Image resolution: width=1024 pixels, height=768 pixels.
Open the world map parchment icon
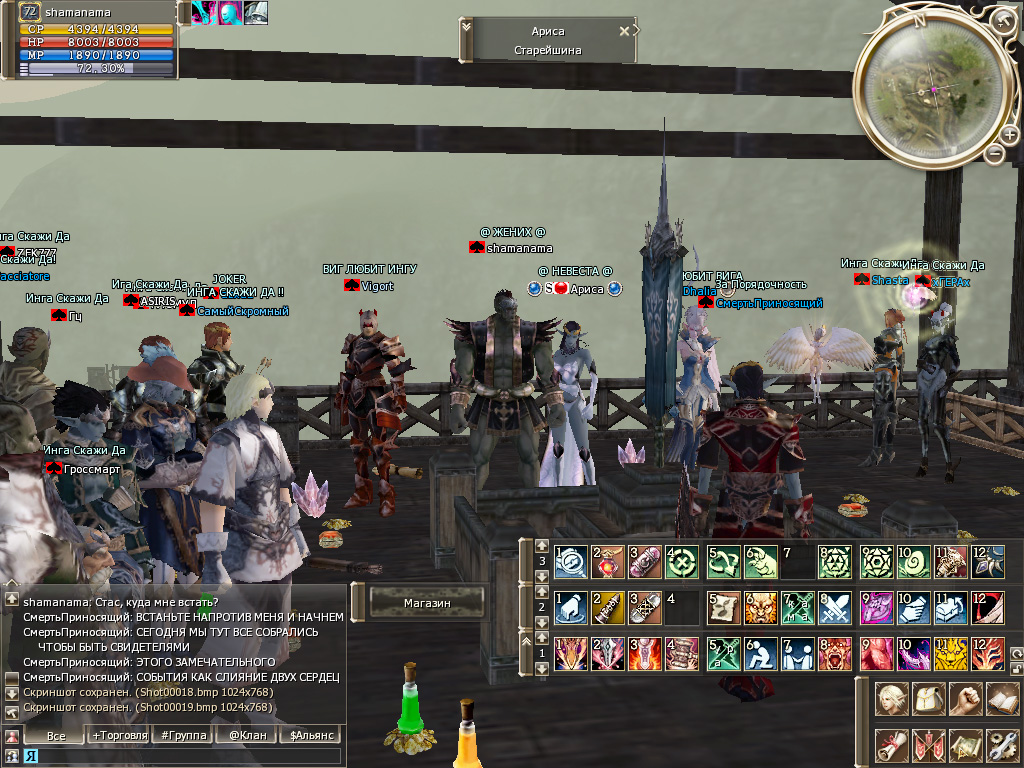964,745
